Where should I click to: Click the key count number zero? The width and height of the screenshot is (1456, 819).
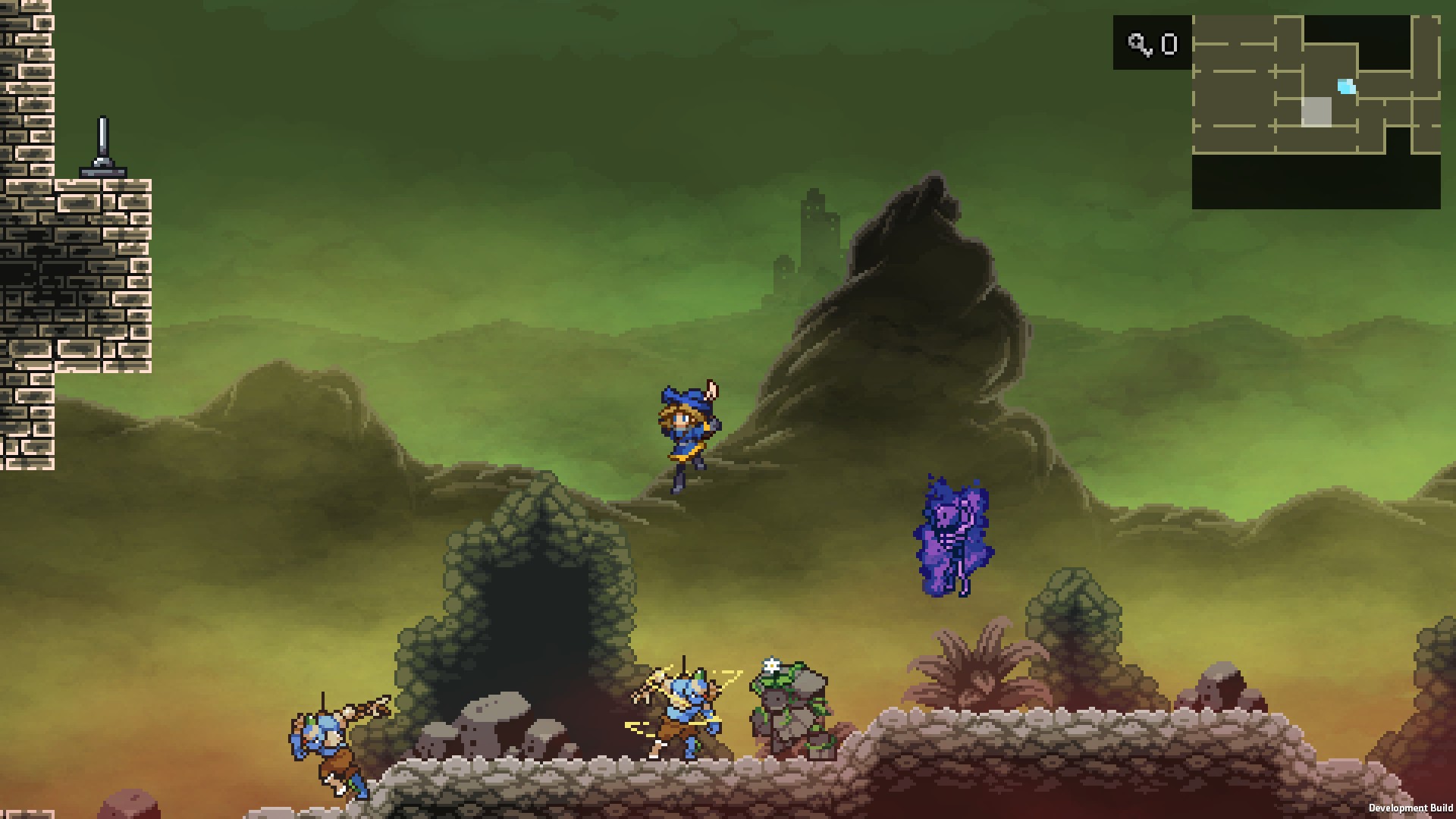tap(1169, 44)
